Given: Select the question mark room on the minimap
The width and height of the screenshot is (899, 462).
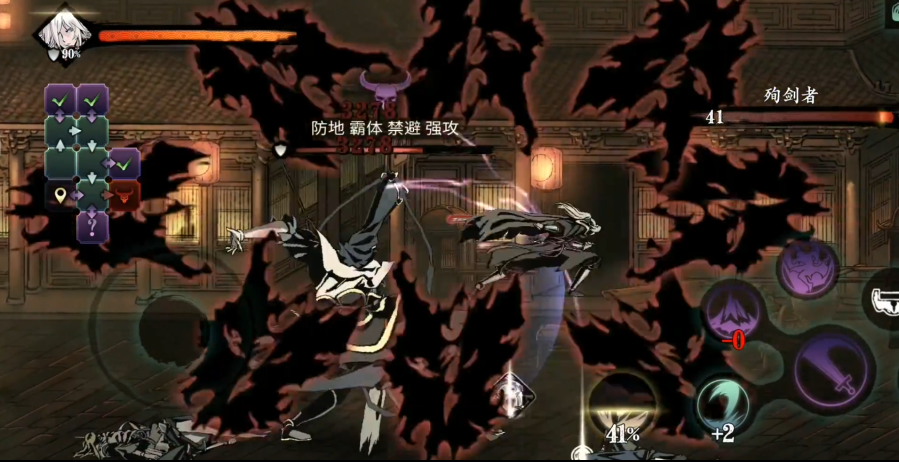Looking at the screenshot, I should (x=92, y=226).
